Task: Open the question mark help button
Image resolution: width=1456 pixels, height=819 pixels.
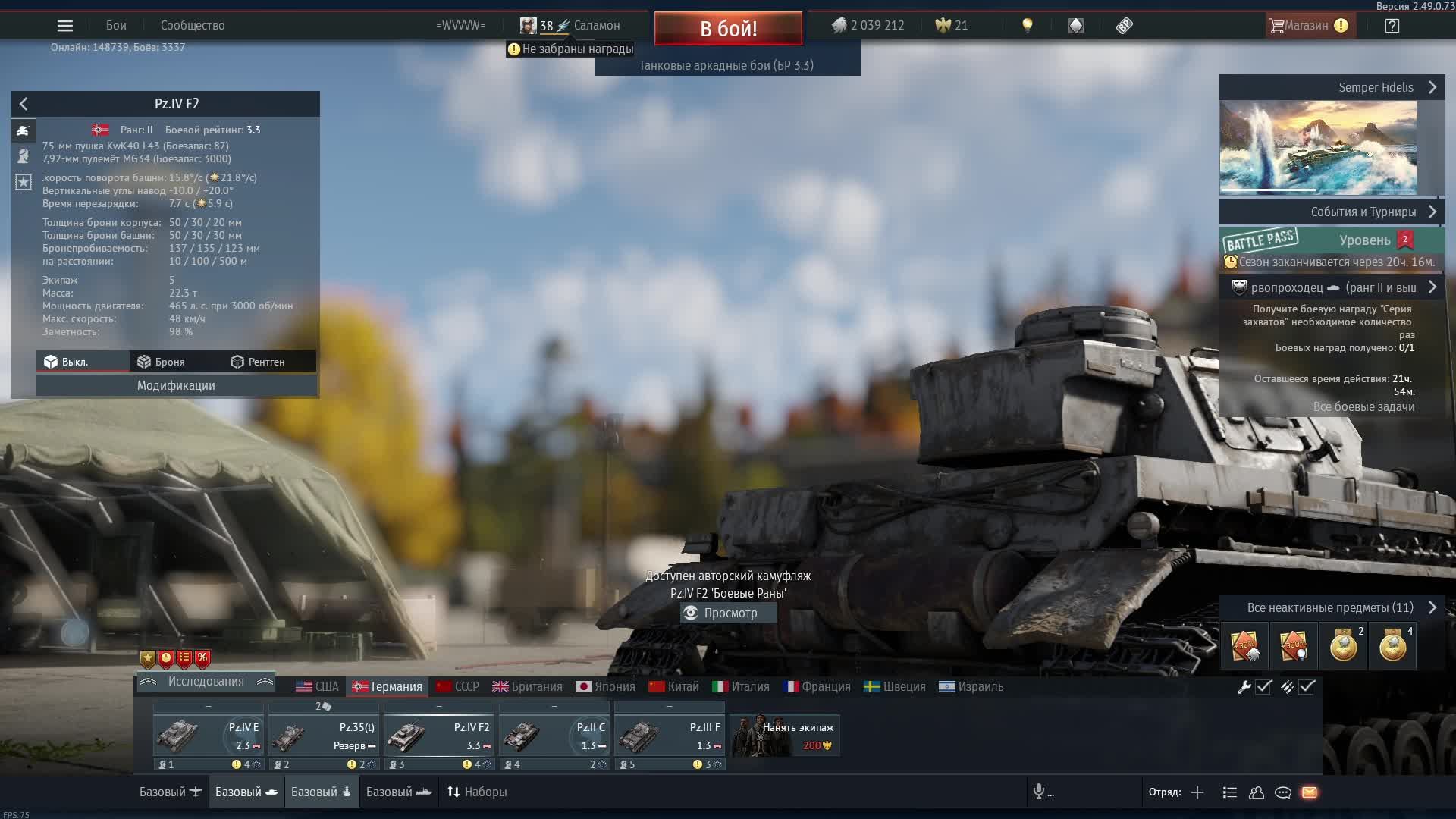Action: tap(1392, 26)
